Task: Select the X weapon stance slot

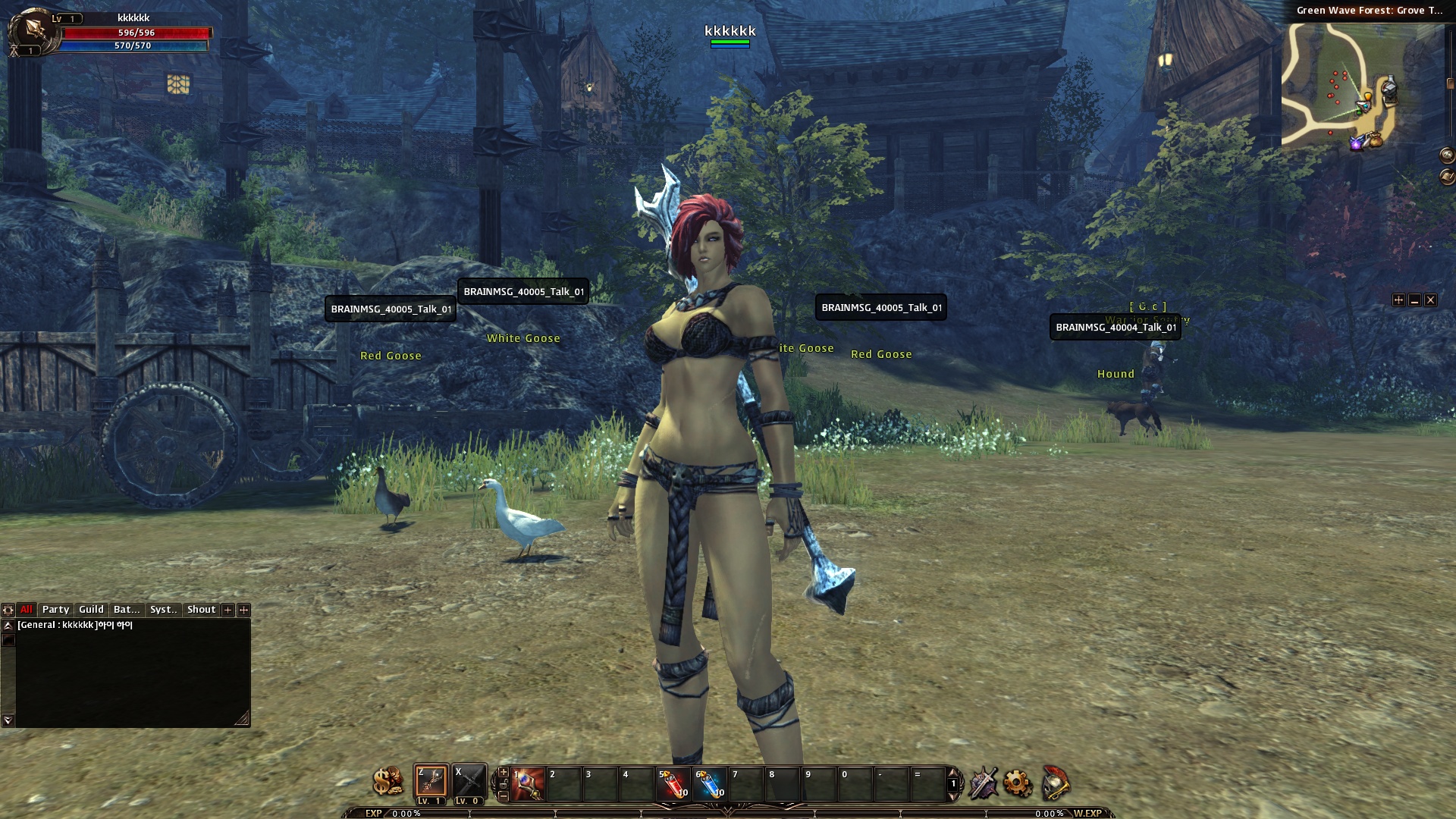Action: (469, 781)
